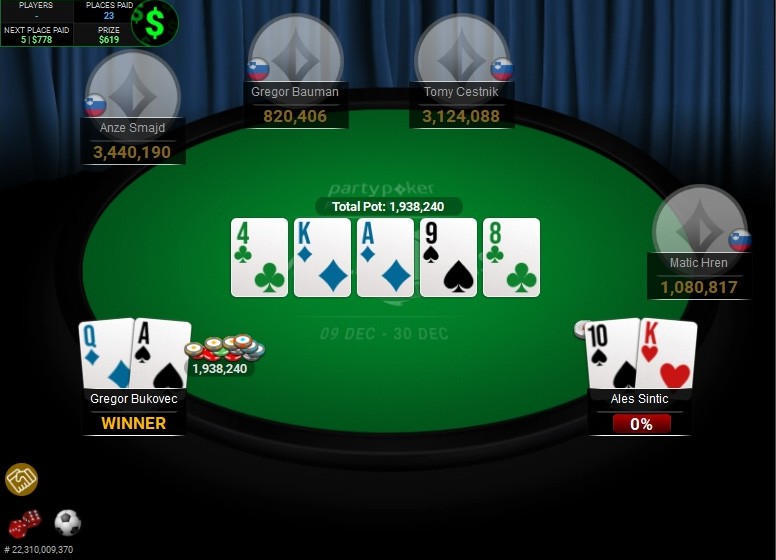776x560 pixels.
Task: Select Tomy Cestnik's player avatar
Action: (x=462, y=55)
